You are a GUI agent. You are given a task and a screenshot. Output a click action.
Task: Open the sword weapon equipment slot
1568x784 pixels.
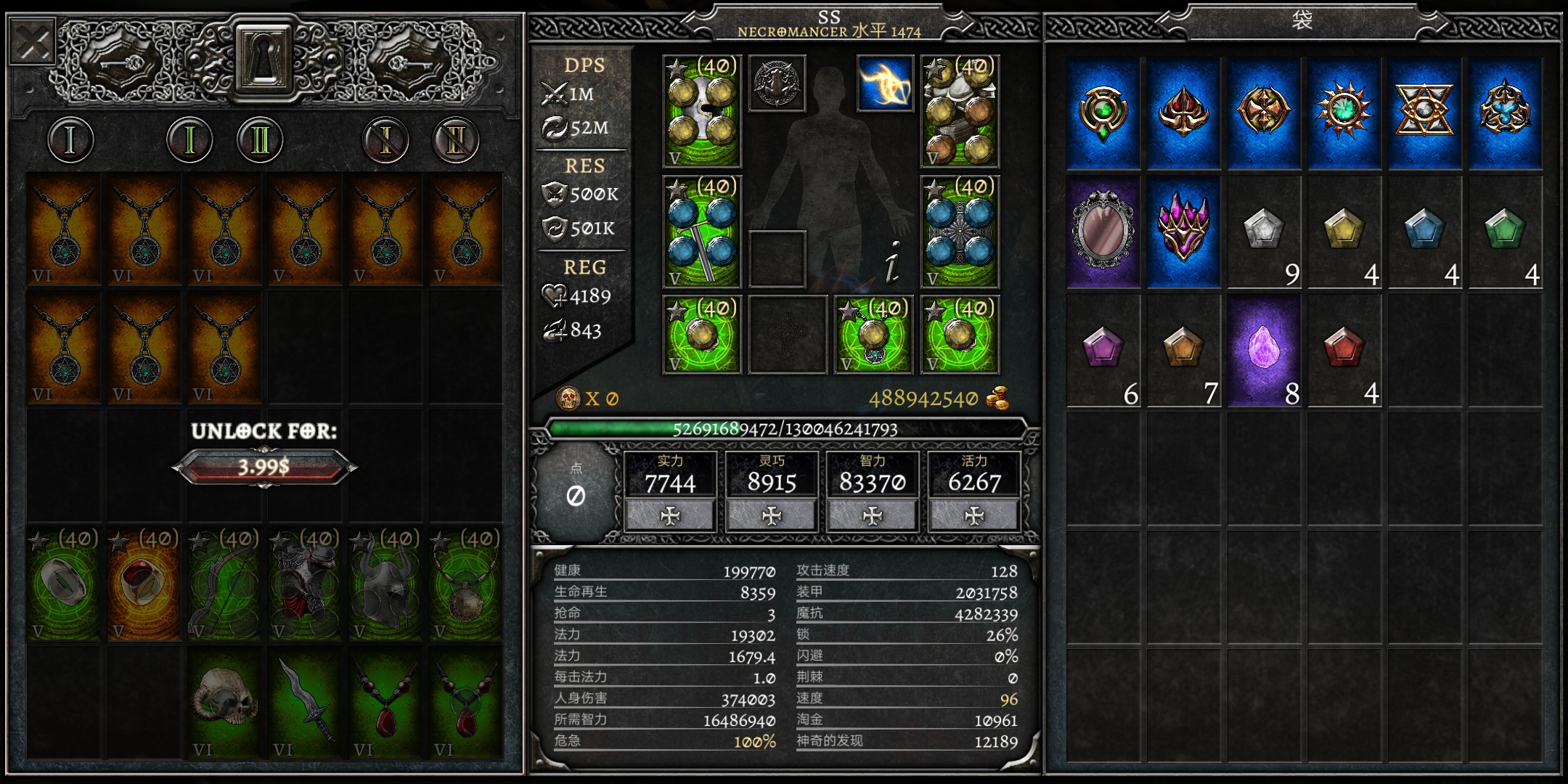tap(701, 232)
